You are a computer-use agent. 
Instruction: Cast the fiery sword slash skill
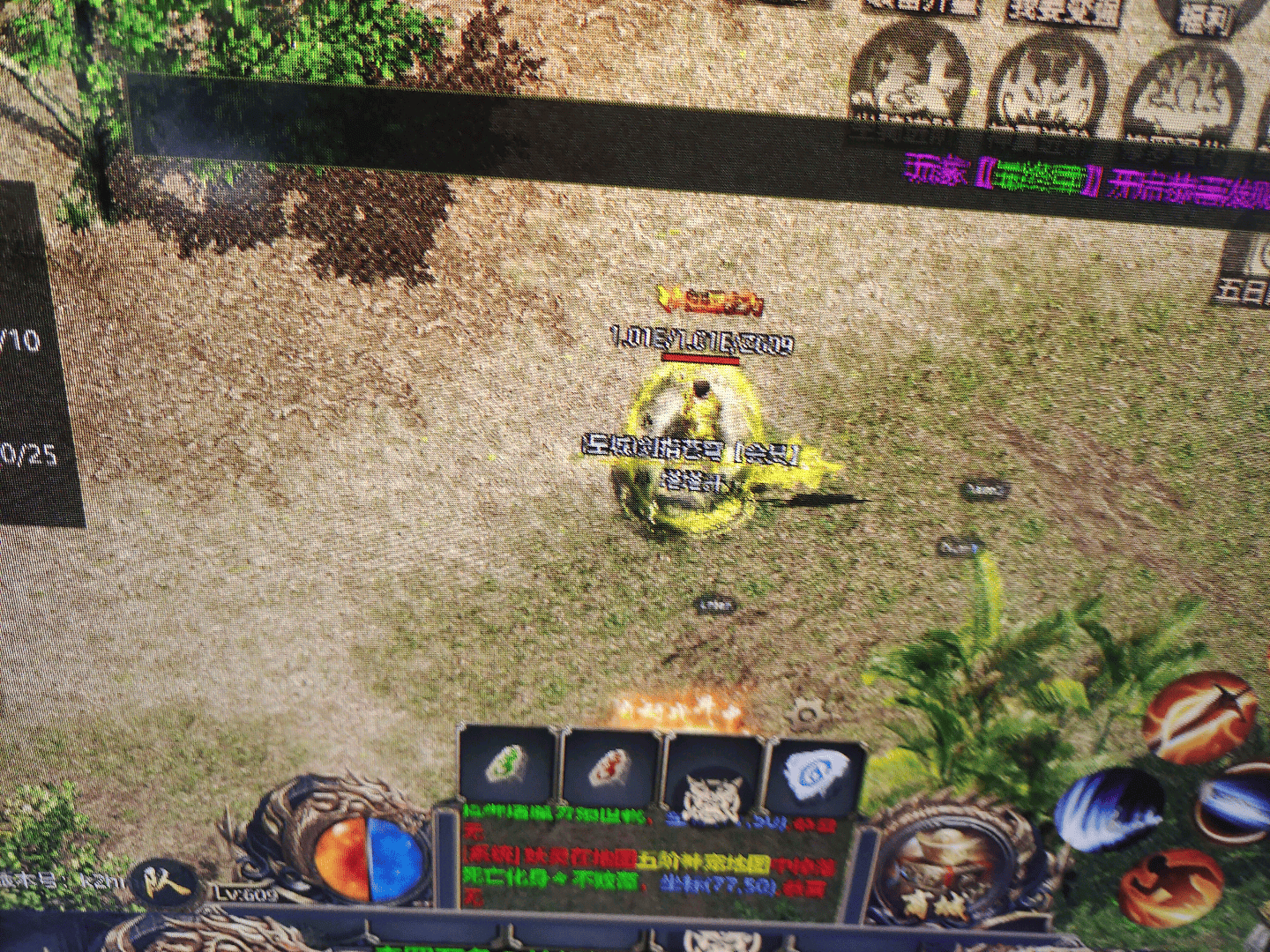[x=1200, y=717]
